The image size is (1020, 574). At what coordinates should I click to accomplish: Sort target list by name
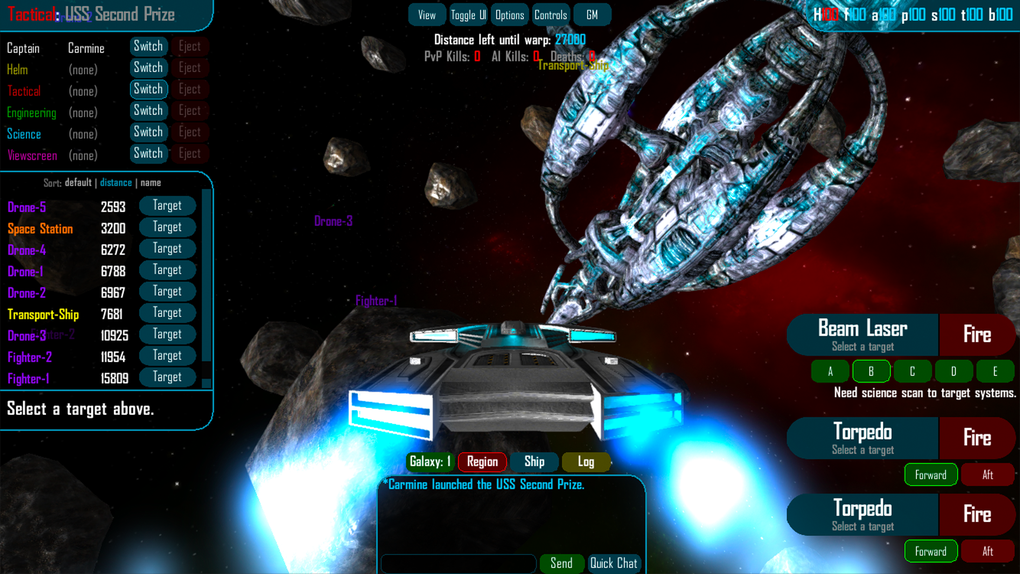tap(150, 183)
